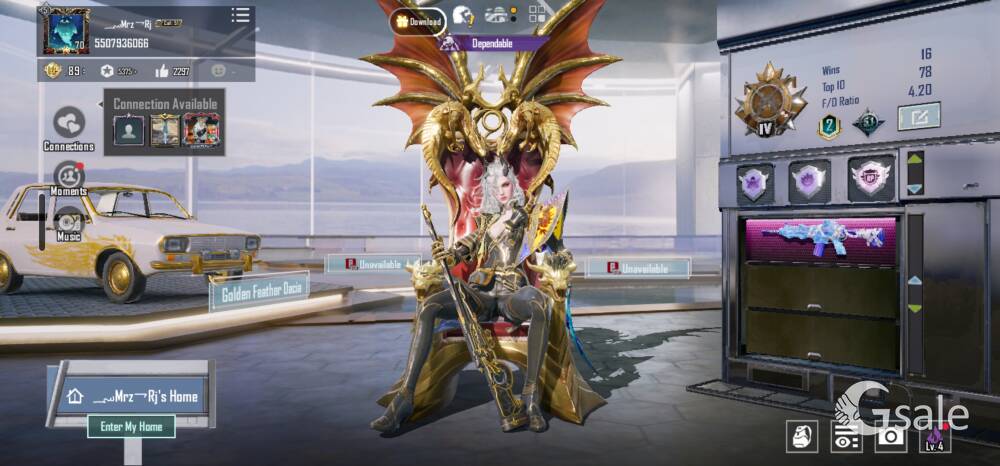Click Enter My Home
The image size is (1000, 466).
pos(131,426)
